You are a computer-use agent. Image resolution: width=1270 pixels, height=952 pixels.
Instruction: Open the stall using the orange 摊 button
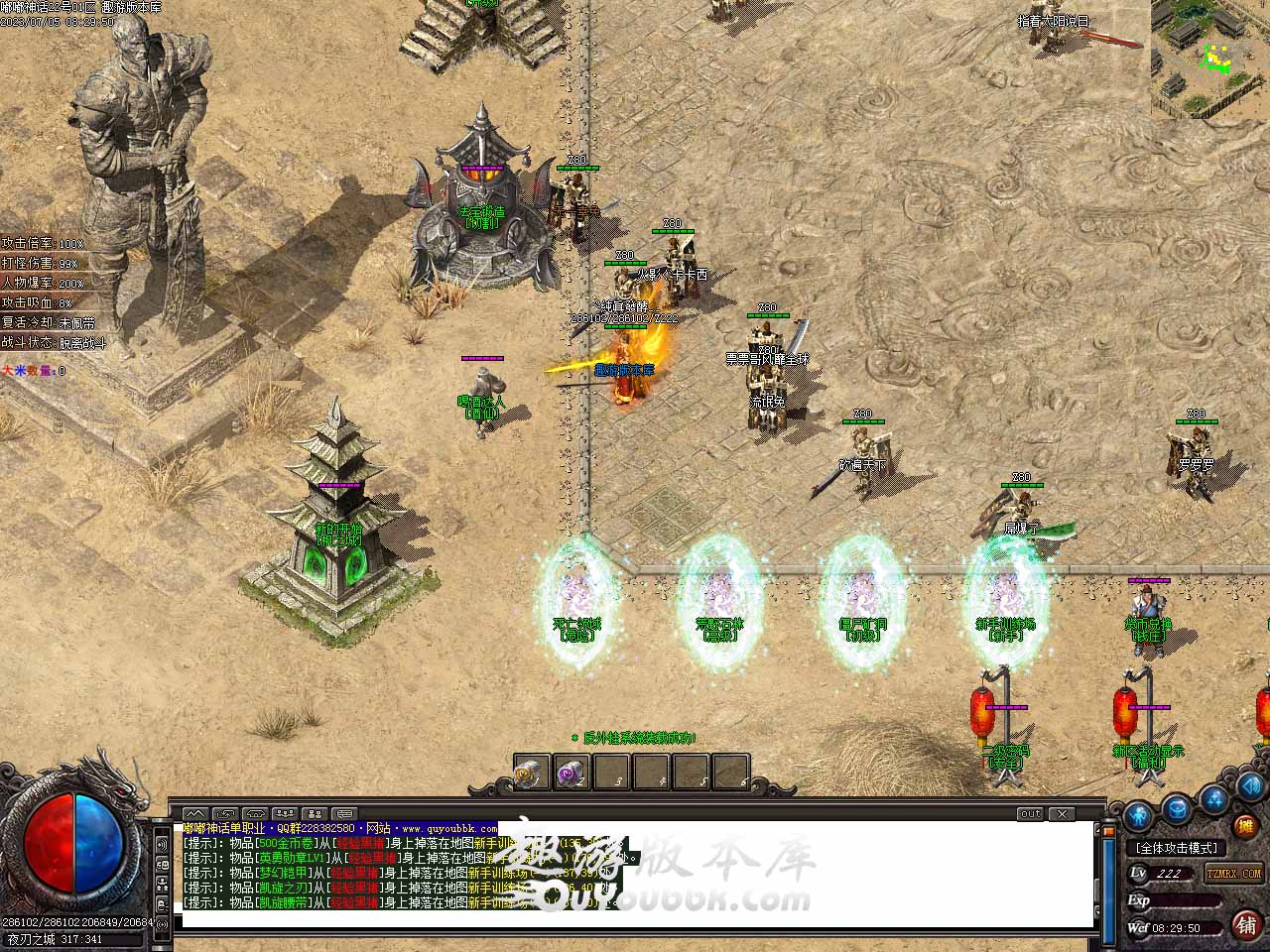tap(1244, 825)
